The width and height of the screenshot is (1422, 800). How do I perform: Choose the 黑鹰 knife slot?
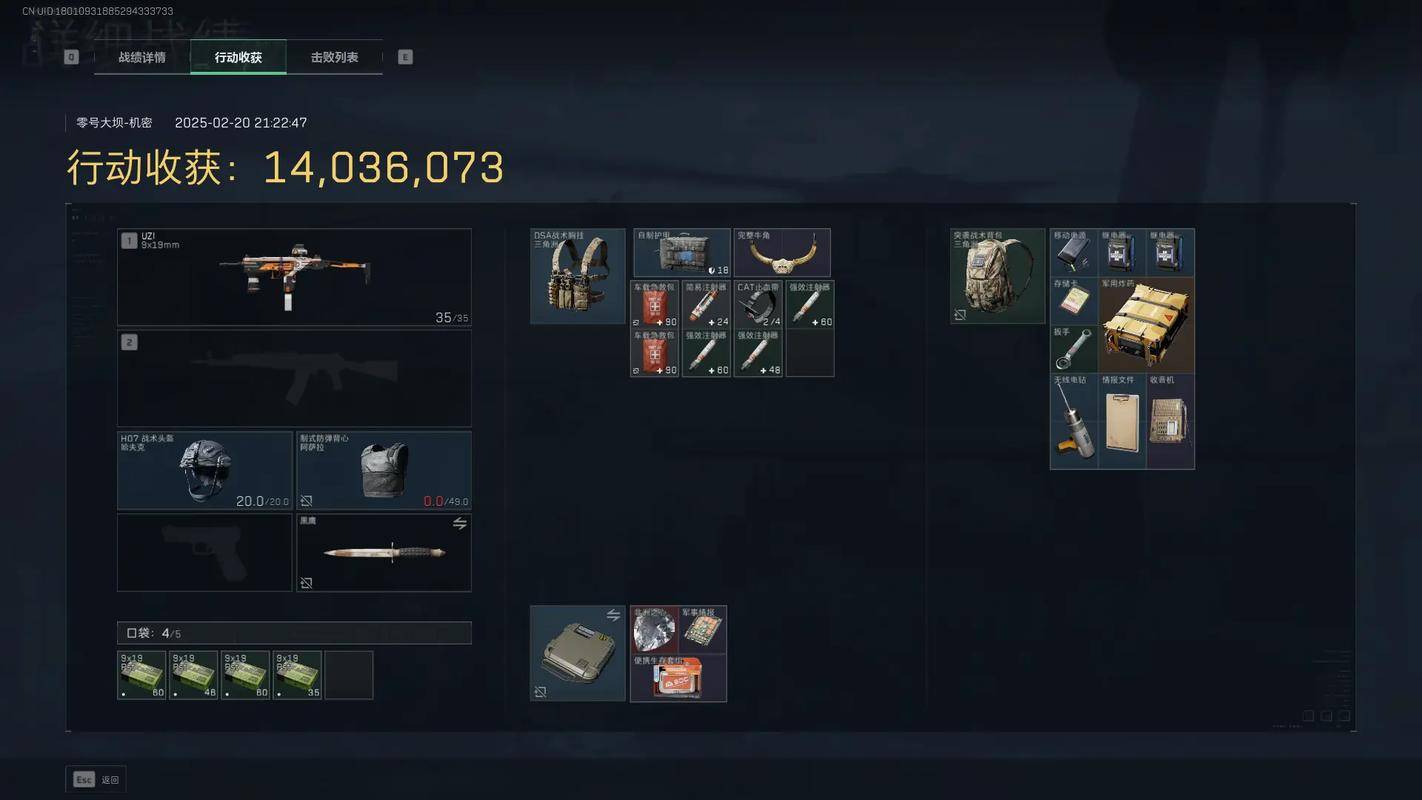point(384,552)
